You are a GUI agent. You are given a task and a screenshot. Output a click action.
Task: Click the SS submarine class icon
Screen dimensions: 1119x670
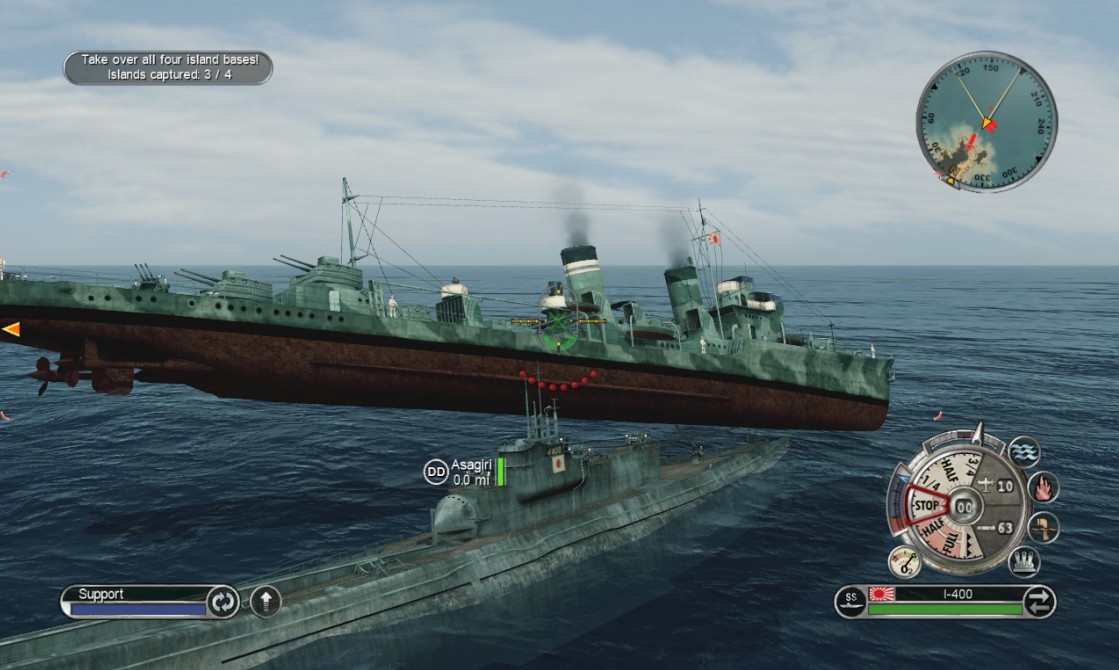(851, 601)
